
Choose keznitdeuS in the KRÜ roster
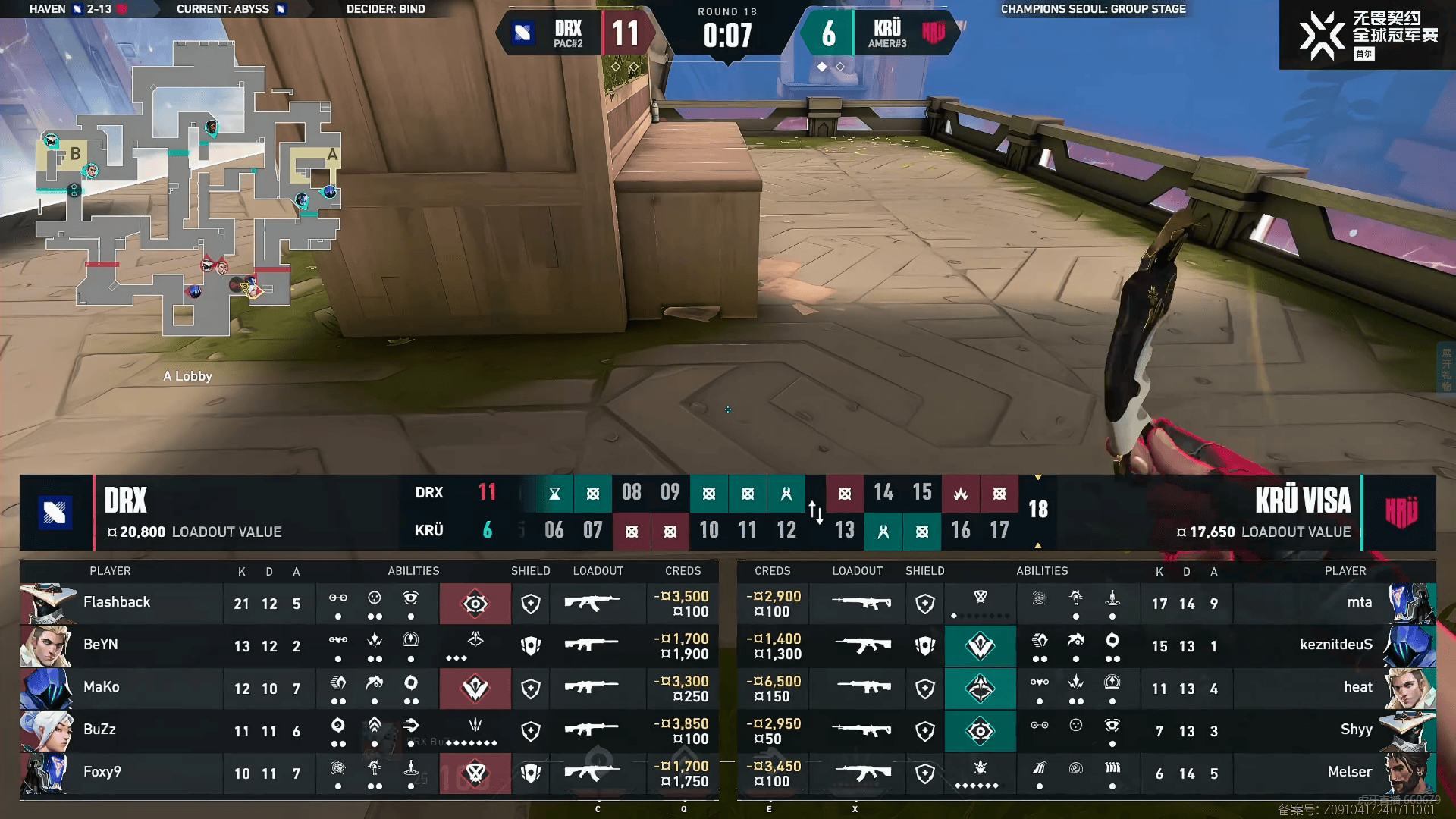click(x=1335, y=645)
